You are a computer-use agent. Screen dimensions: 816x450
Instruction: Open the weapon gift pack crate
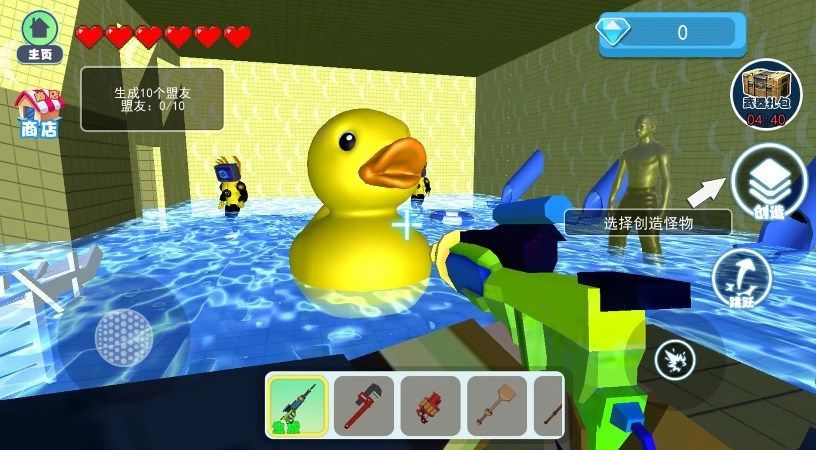(x=766, y=95)
